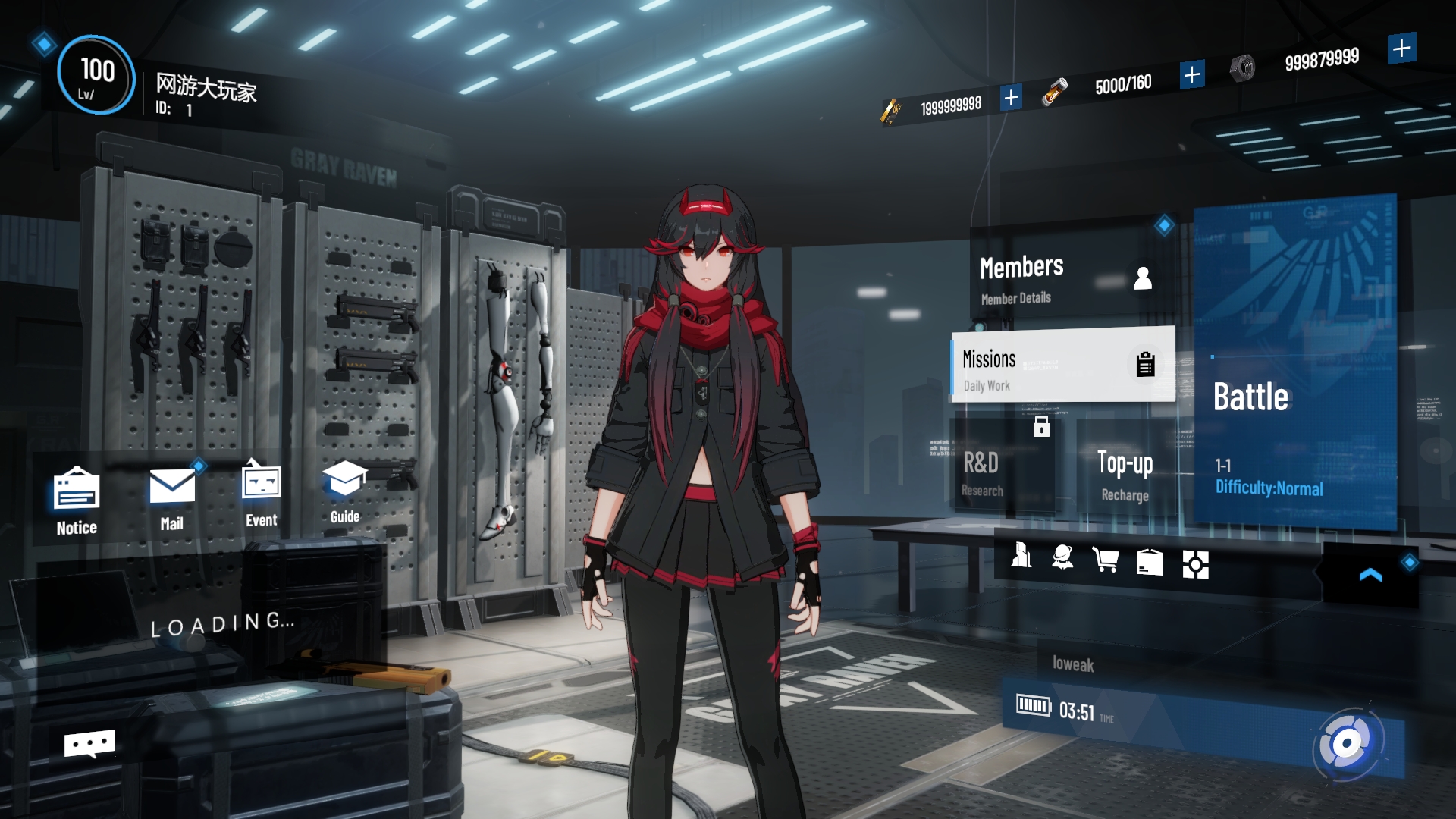Expand the shortcut bar with the up arrow
Screen dimensions: 1456x819
(x=1370, y=576)
